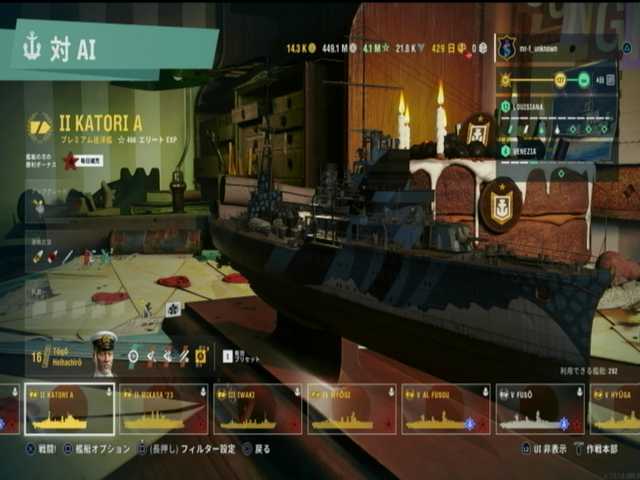Choose the Mikasa '23 ship card
The width and height of the screenshot is (640, 480).
(163, 409)
